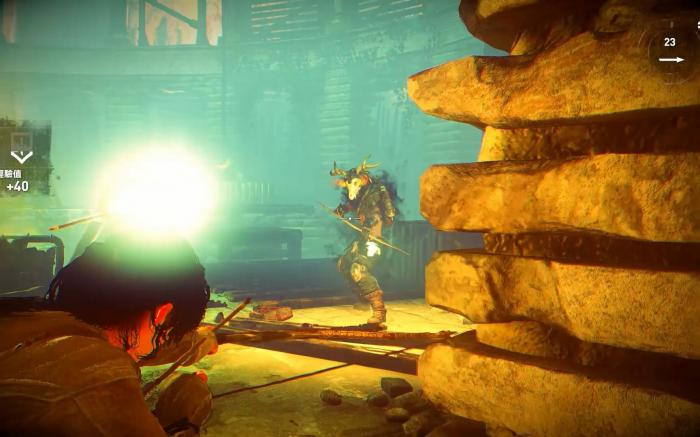Select the arrow ammo type icon
Viewport: 700px width, 437px height.
(x=670, y=59)
